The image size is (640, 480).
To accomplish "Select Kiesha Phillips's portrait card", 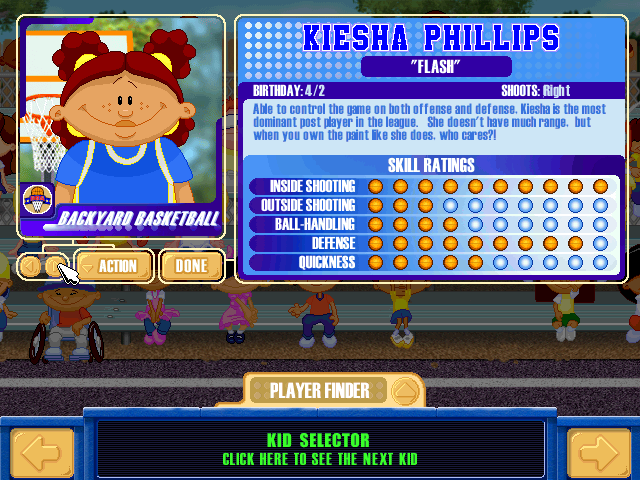I will point(118,125).
